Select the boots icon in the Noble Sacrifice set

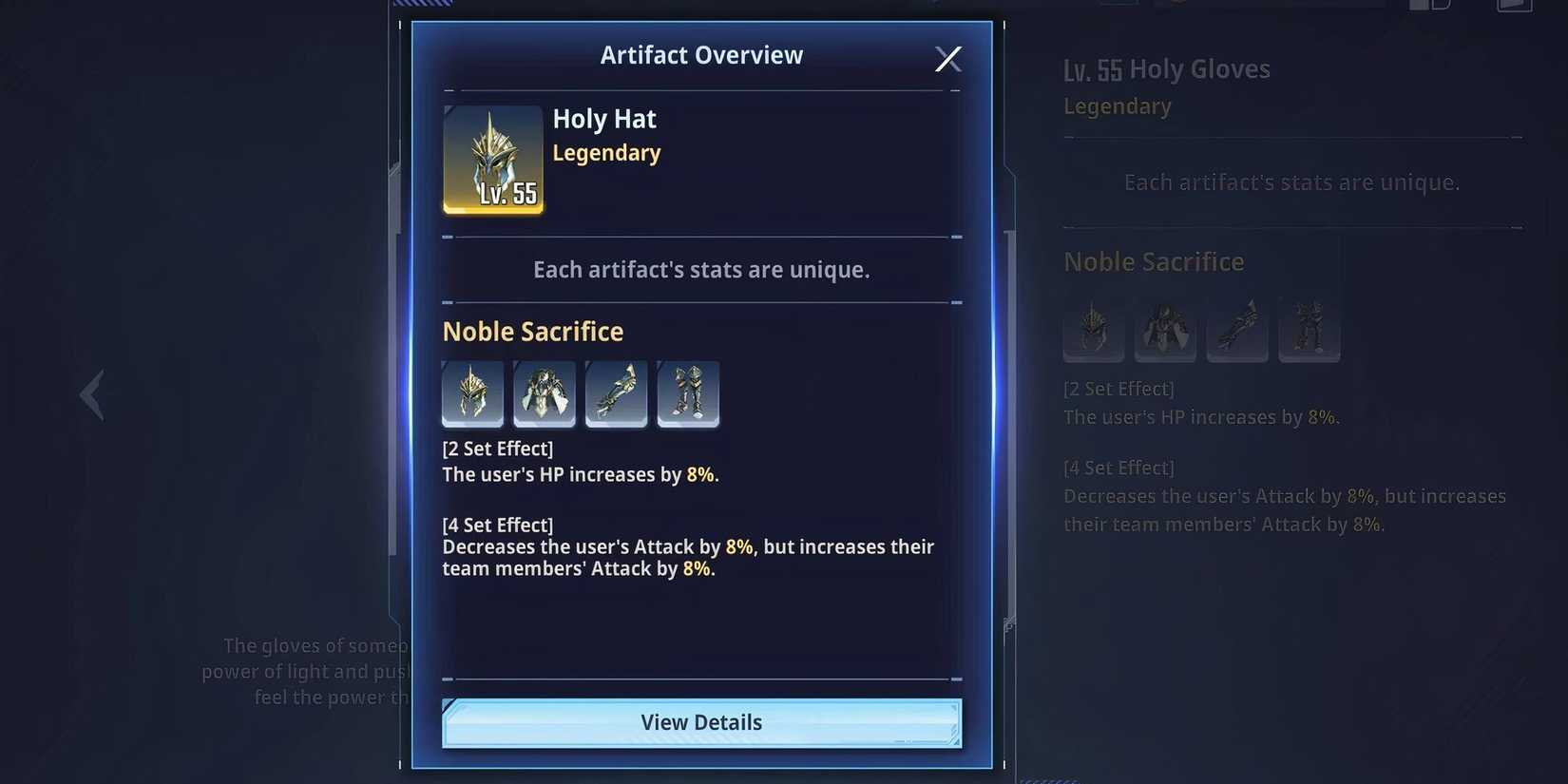tap(688, 393)
